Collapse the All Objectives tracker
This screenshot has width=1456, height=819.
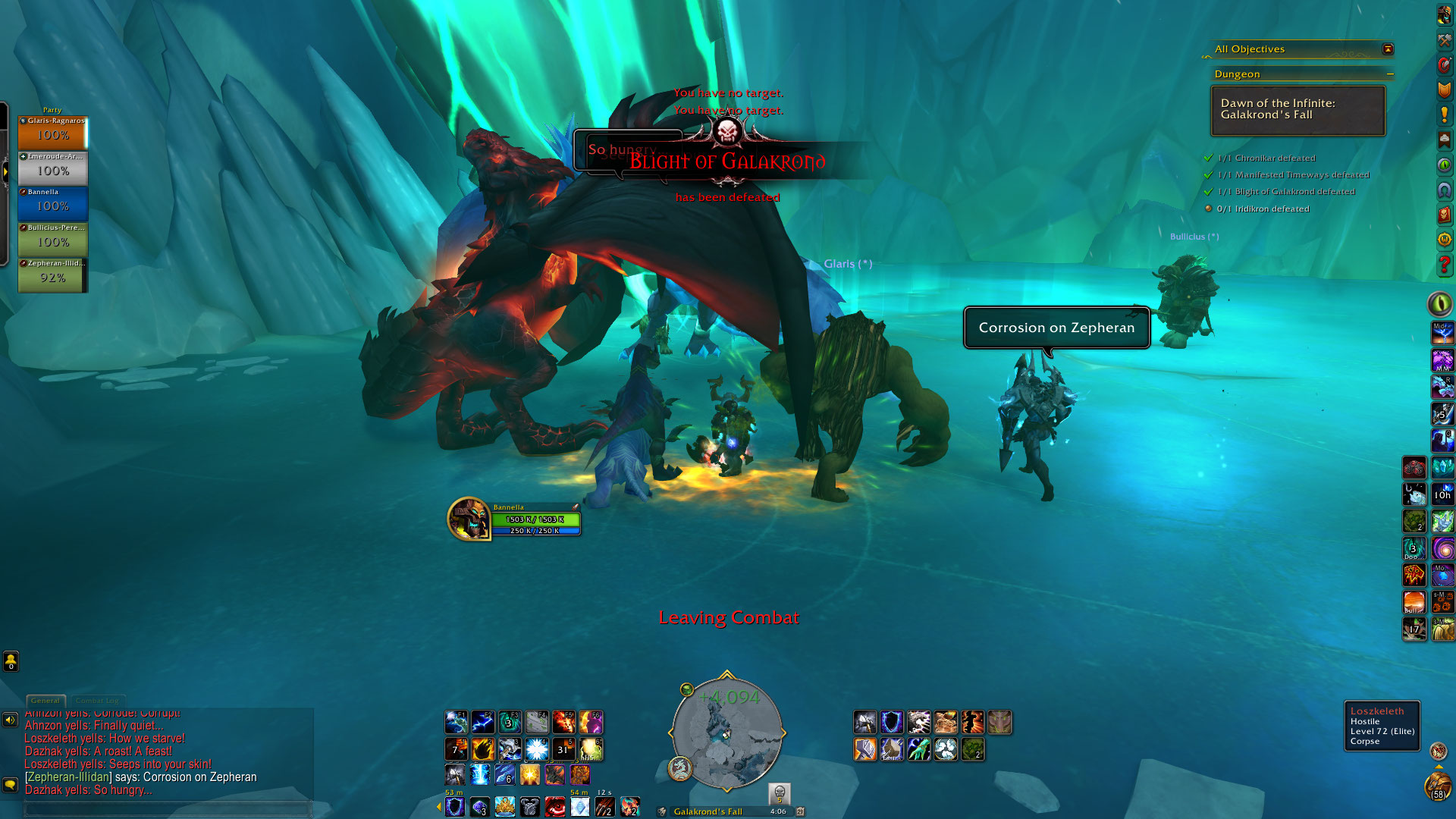click(x=1388, y=49)
